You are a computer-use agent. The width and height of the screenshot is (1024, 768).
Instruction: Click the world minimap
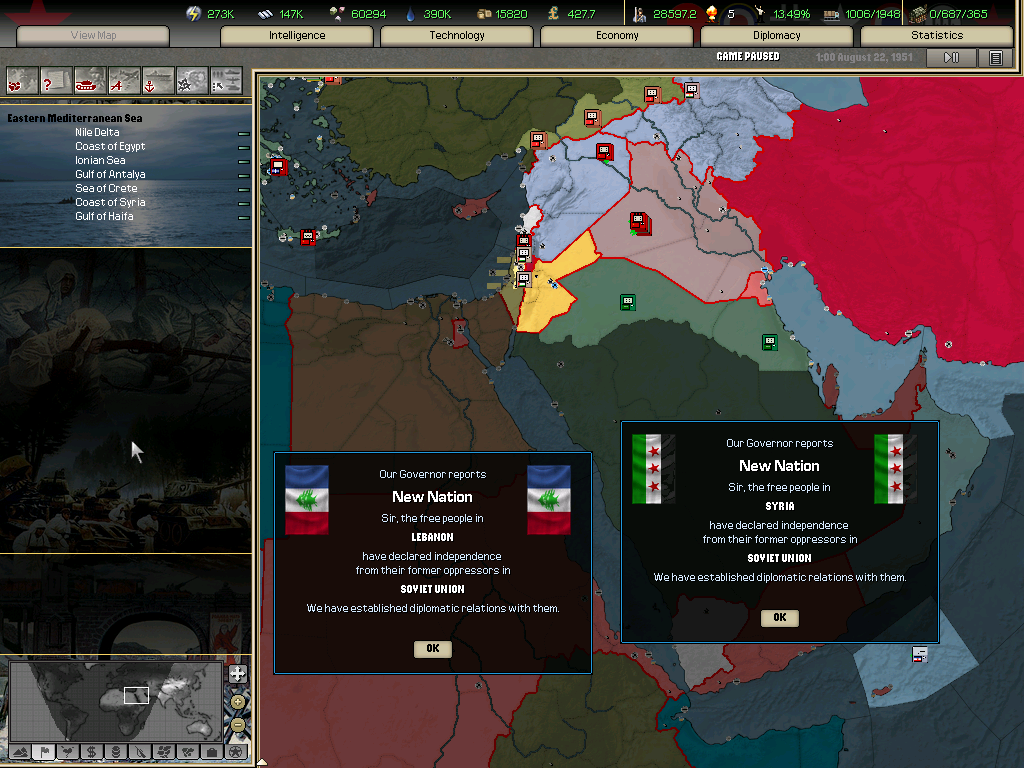pyautogui.click(x=115, y=698)
